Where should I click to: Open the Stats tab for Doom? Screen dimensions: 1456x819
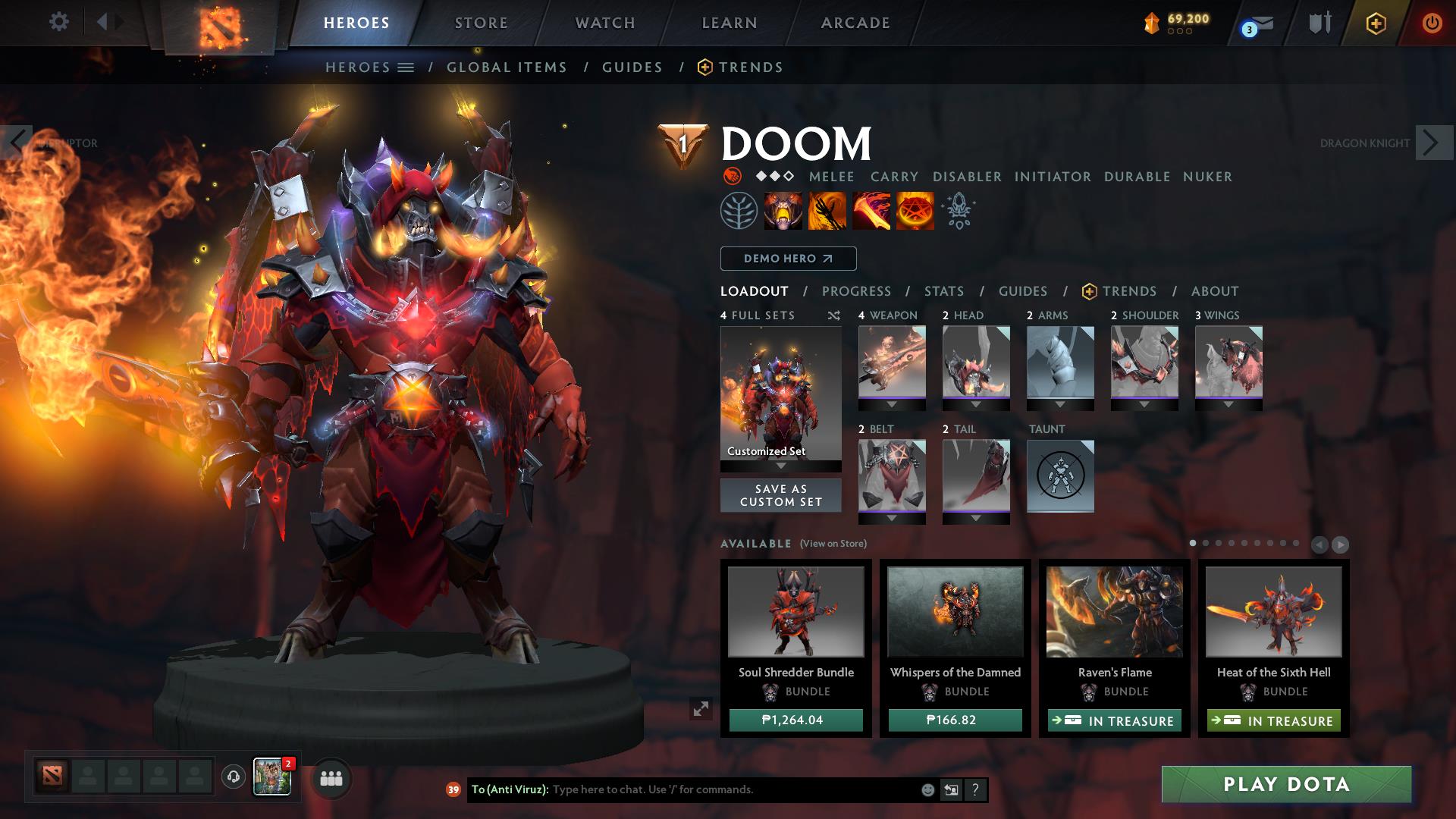tap(943, 291)
